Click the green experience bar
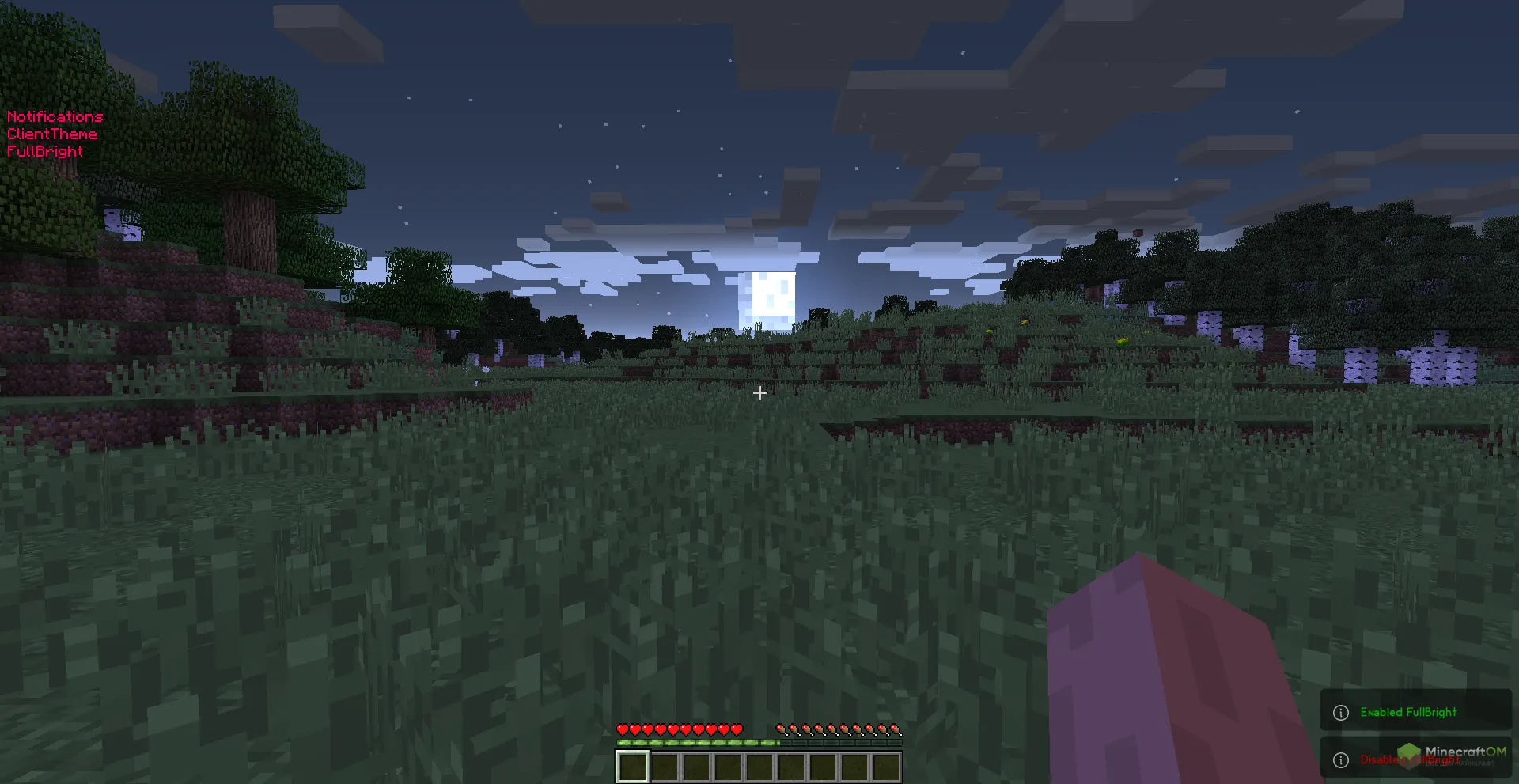The image size is (1519, 784). click(x=696, y=744)
